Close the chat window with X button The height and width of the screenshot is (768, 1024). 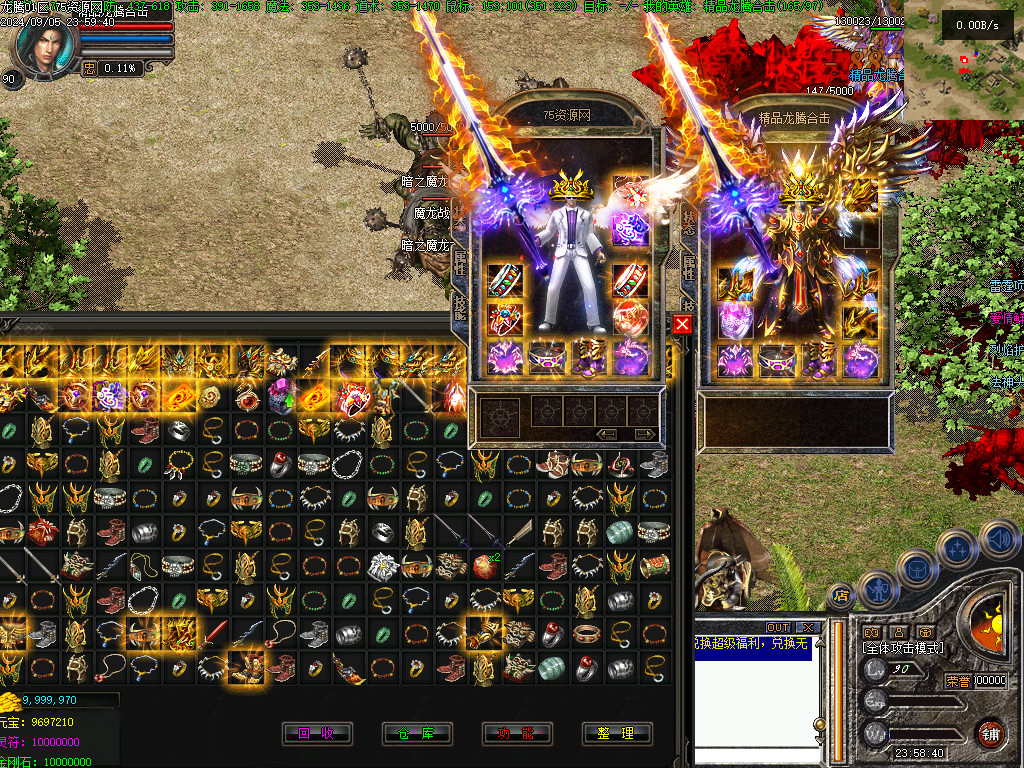(x=808, y=627)
